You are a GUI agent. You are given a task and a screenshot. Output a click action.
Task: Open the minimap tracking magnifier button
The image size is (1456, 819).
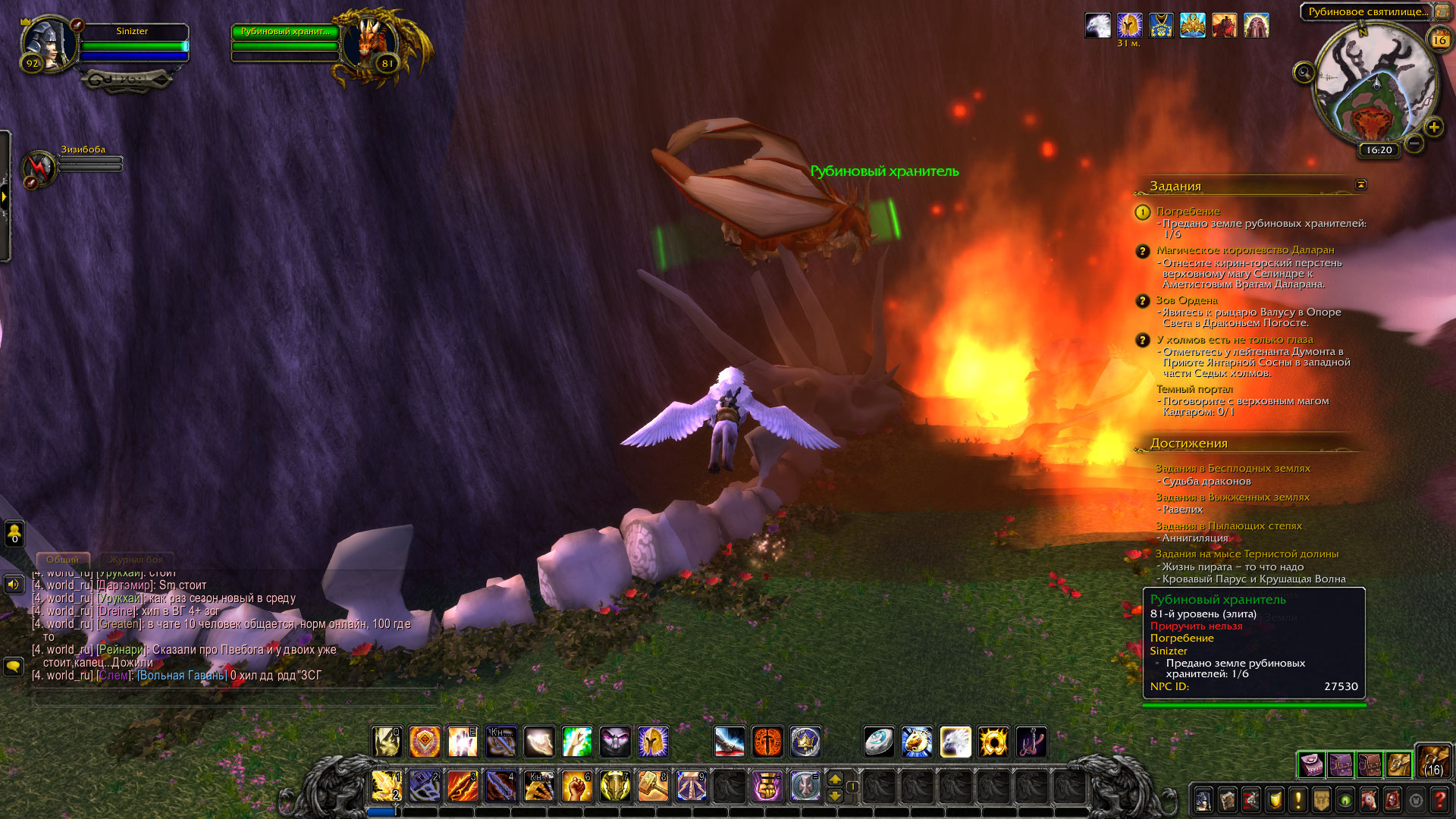(x=1304, y=73)
